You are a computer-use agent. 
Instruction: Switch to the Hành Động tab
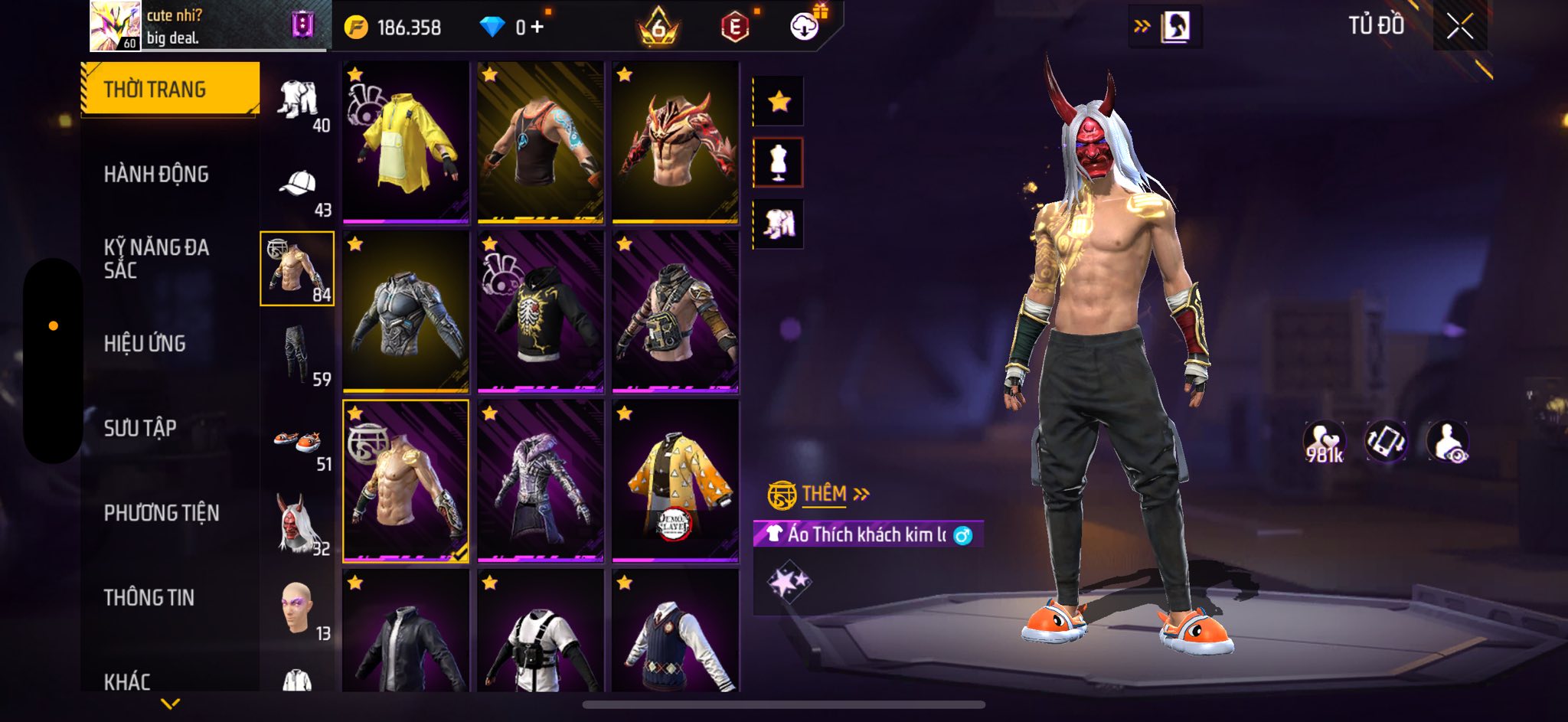point(156,175)
